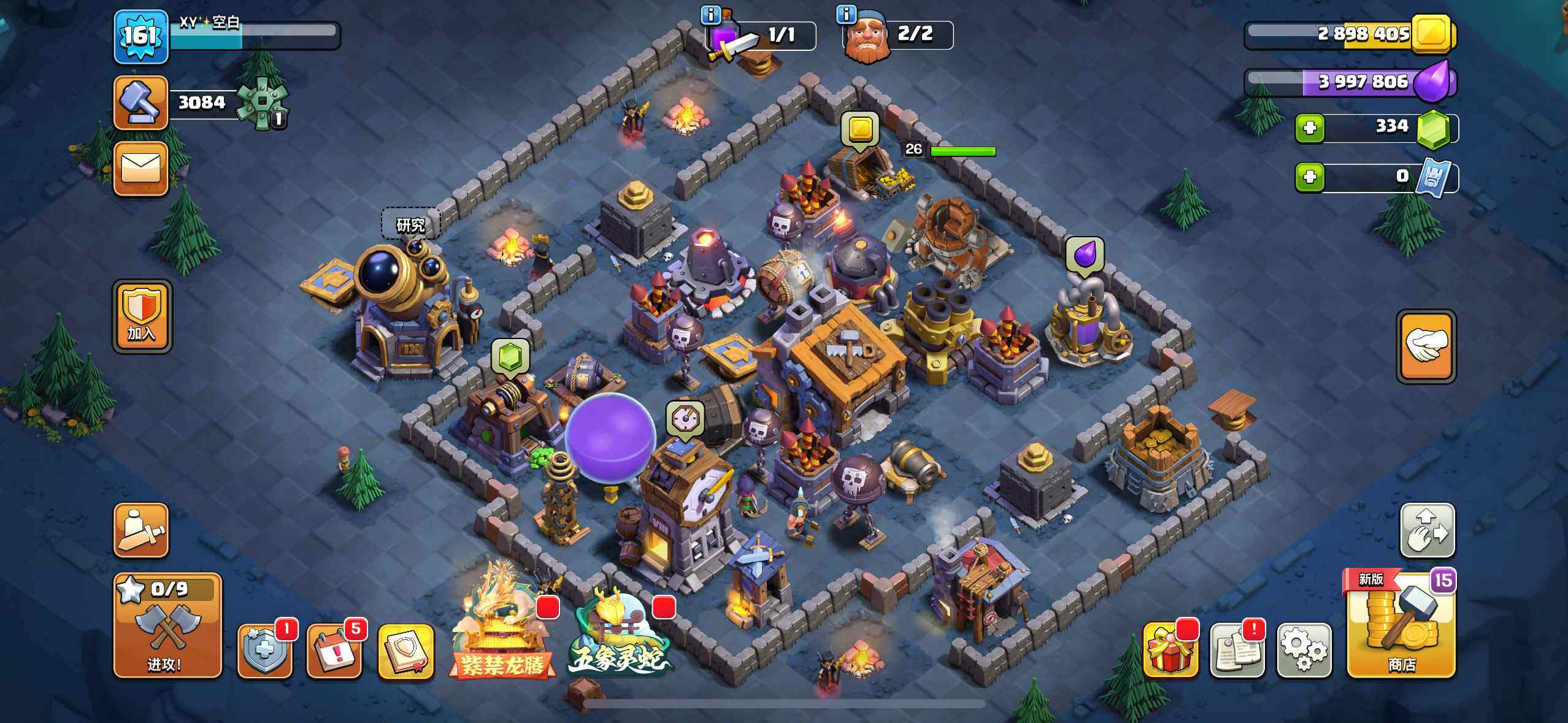Viewport: 1568px width, 723px height.
Task: Start an attack with the 进攻! button
Action: coord(167,626)
